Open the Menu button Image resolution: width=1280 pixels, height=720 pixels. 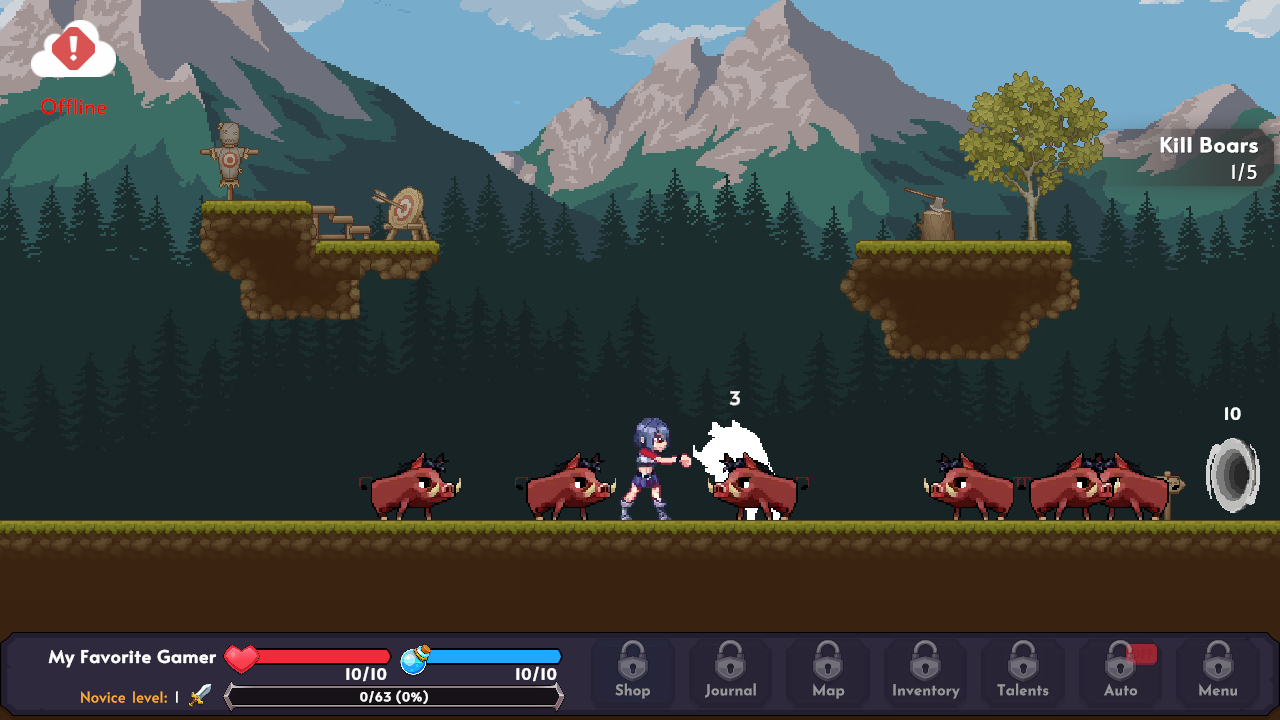coord(1217,671)
